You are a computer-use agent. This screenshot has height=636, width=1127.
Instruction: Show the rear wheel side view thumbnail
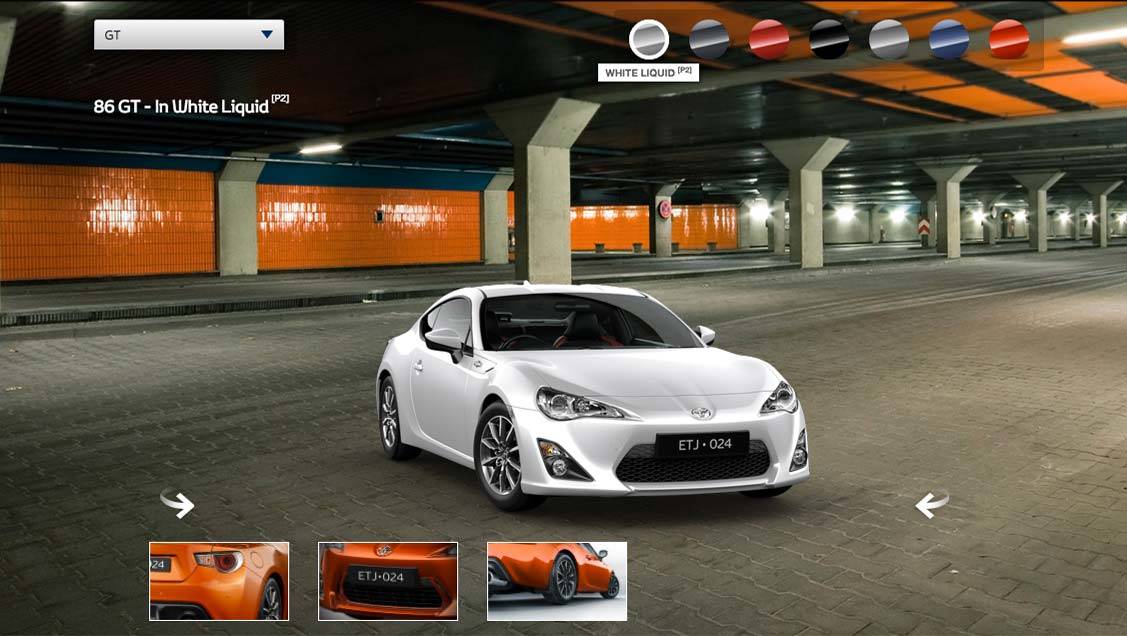point(557,581)
